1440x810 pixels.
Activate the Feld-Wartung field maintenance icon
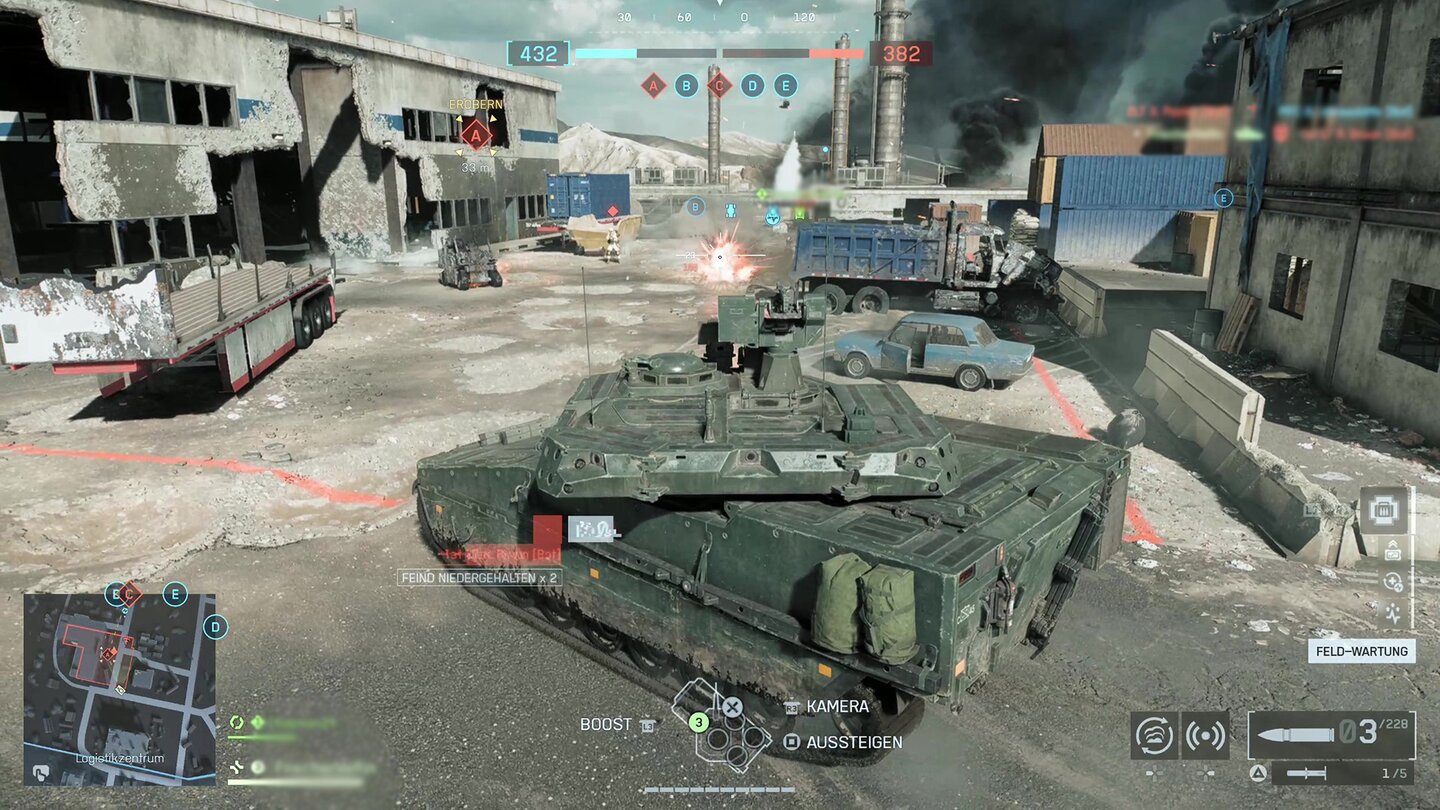[1383, 511]
